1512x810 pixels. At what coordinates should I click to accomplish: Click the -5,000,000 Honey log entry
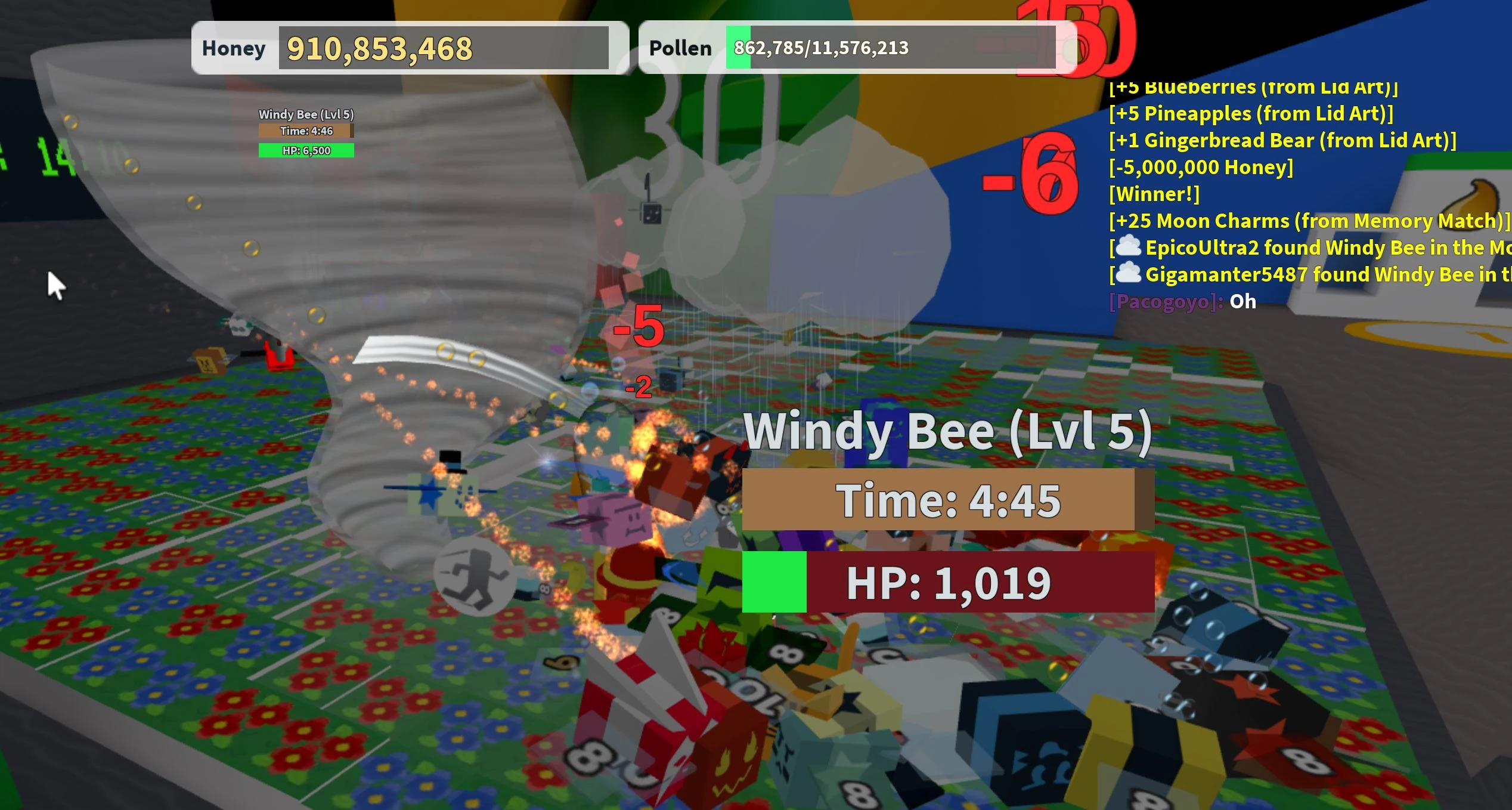coord(1200,168)
